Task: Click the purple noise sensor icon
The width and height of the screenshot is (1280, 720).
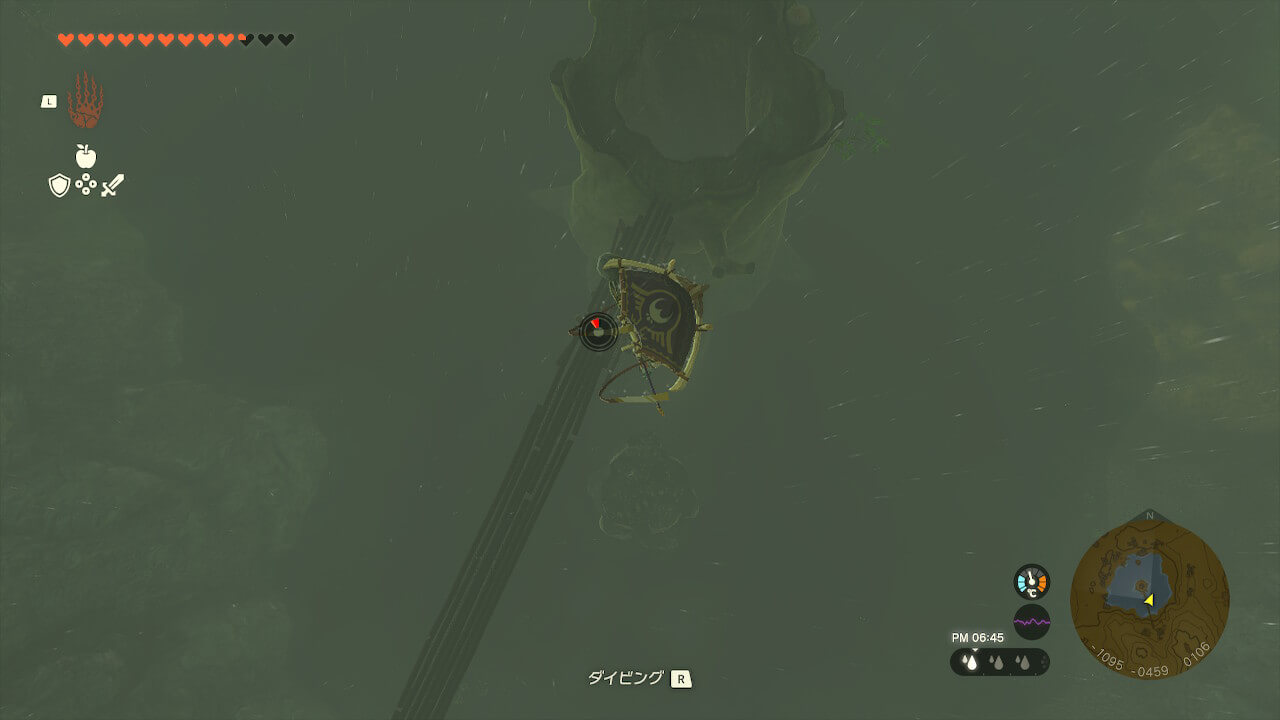Action: (1031, 622)
